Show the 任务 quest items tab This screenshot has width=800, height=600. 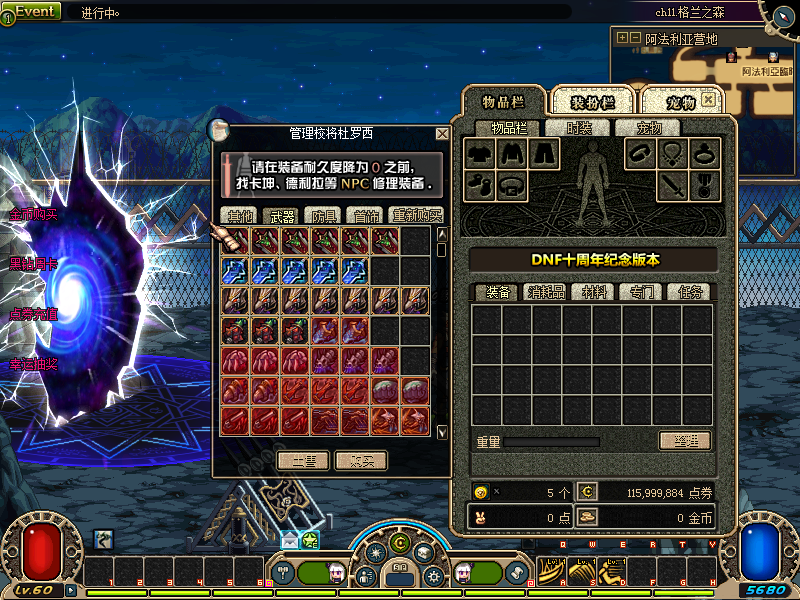point(686,292)
